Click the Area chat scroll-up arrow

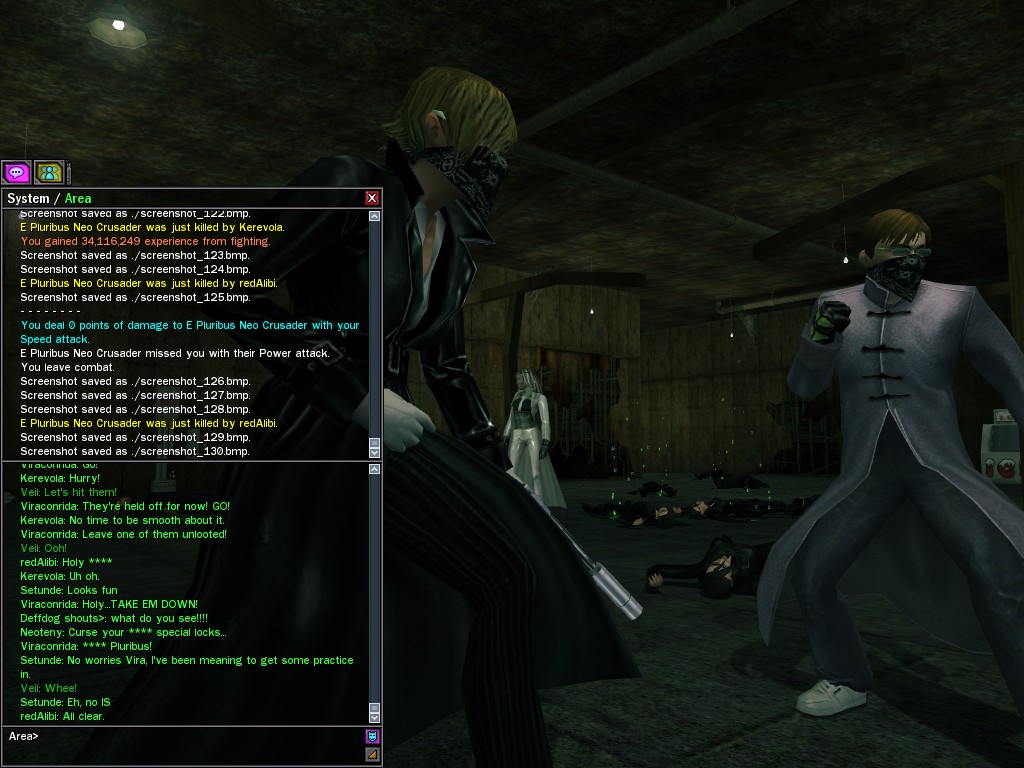coord(374,469)
